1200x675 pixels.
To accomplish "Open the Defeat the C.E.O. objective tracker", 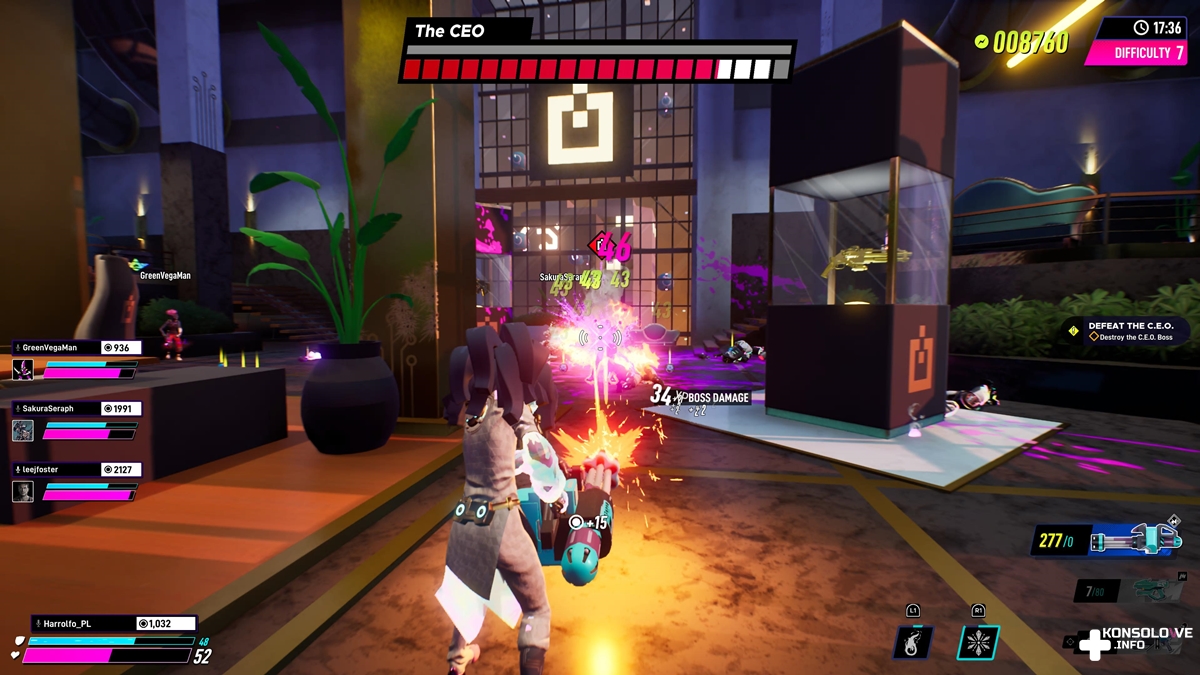I will [1125, 331].
